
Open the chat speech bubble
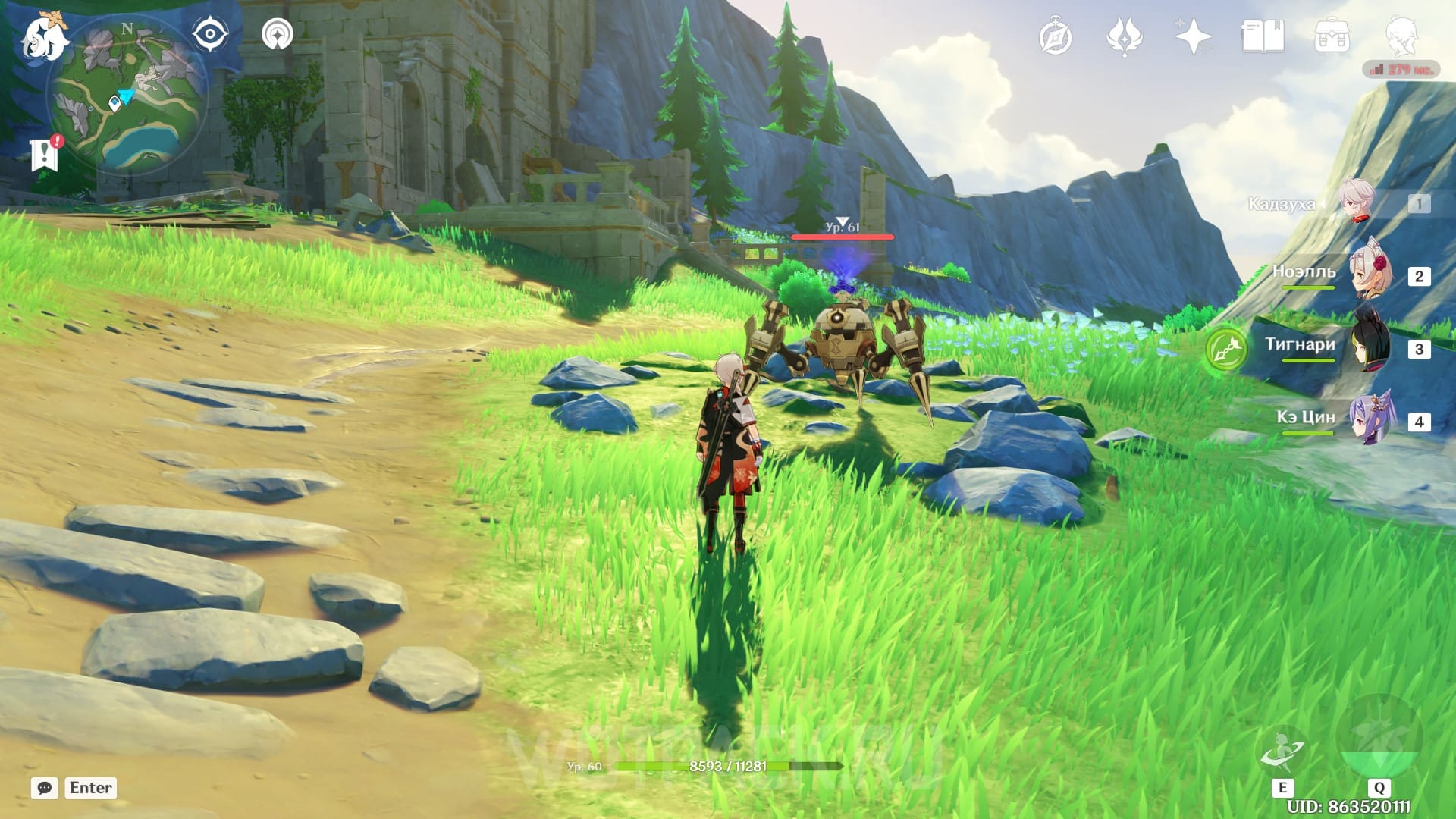click(45, 788)
